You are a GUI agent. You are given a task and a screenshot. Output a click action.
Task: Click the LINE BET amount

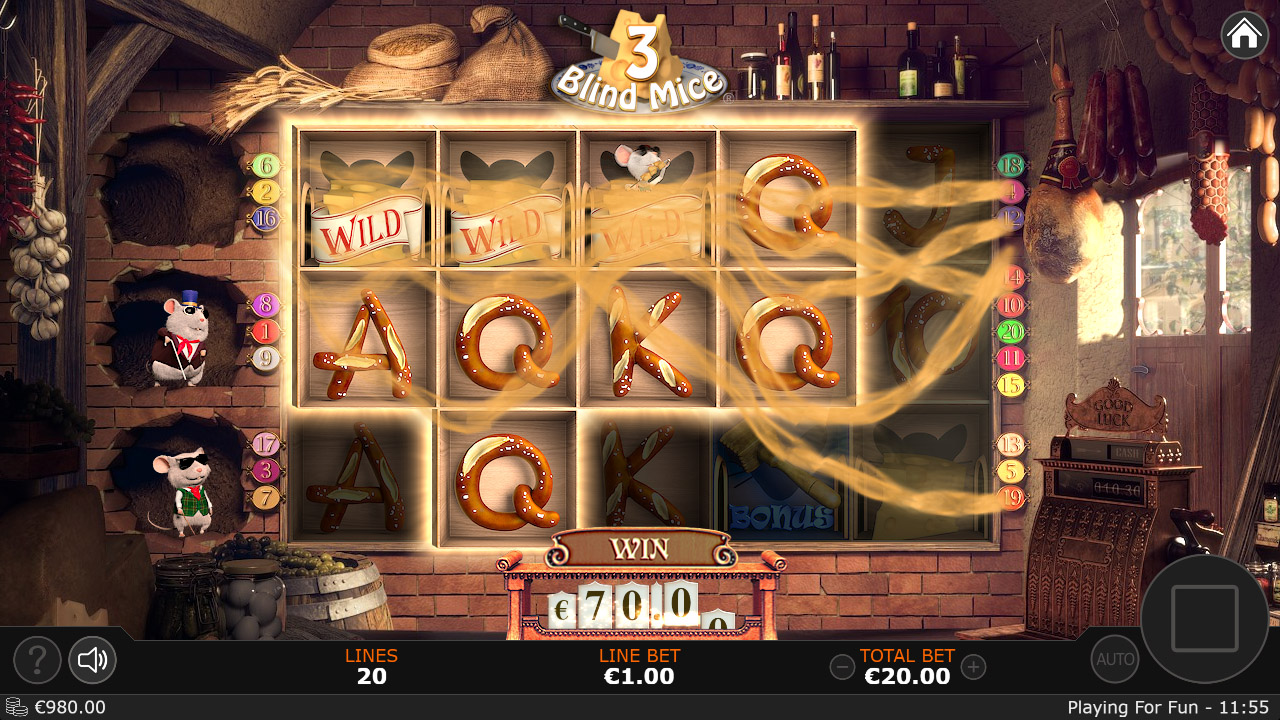pos(640,676)
